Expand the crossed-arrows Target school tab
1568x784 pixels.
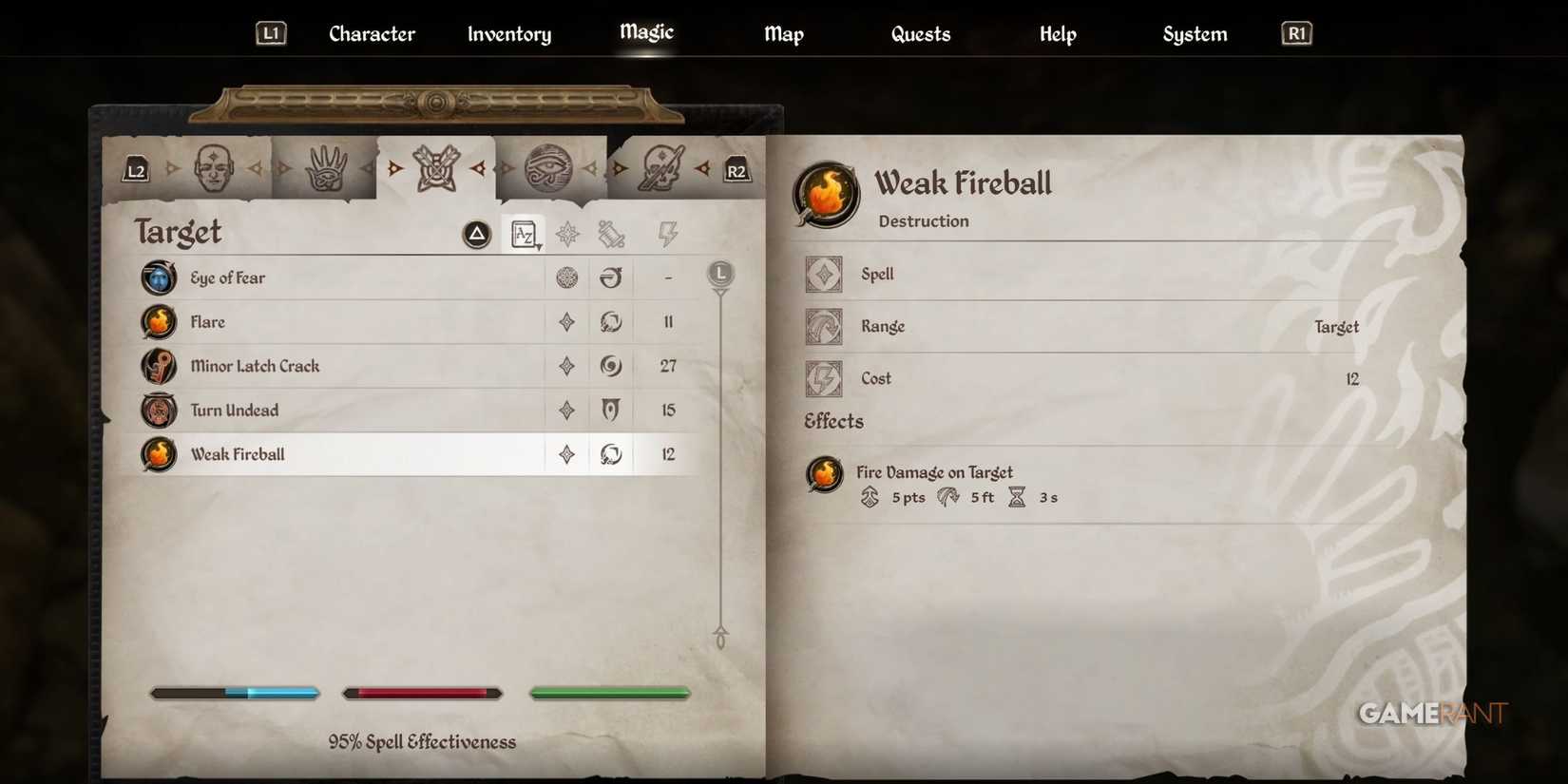(436, 166)
